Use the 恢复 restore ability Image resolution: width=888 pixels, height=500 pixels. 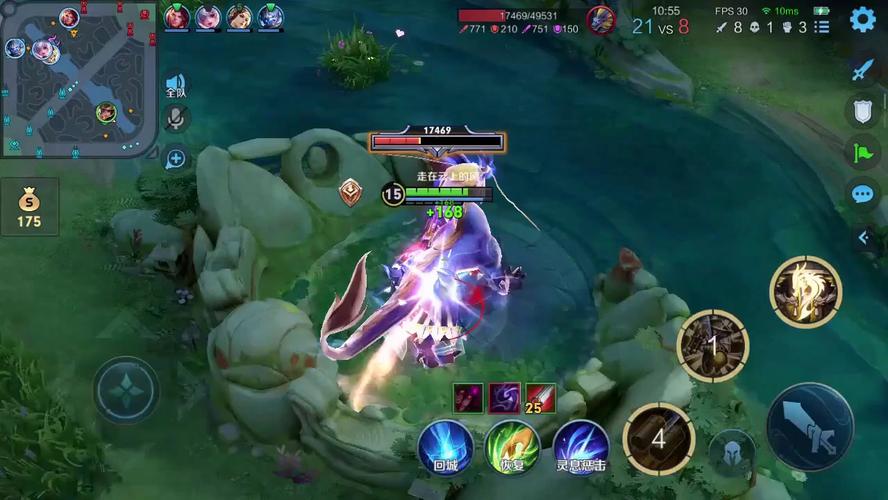pos(512,446)
